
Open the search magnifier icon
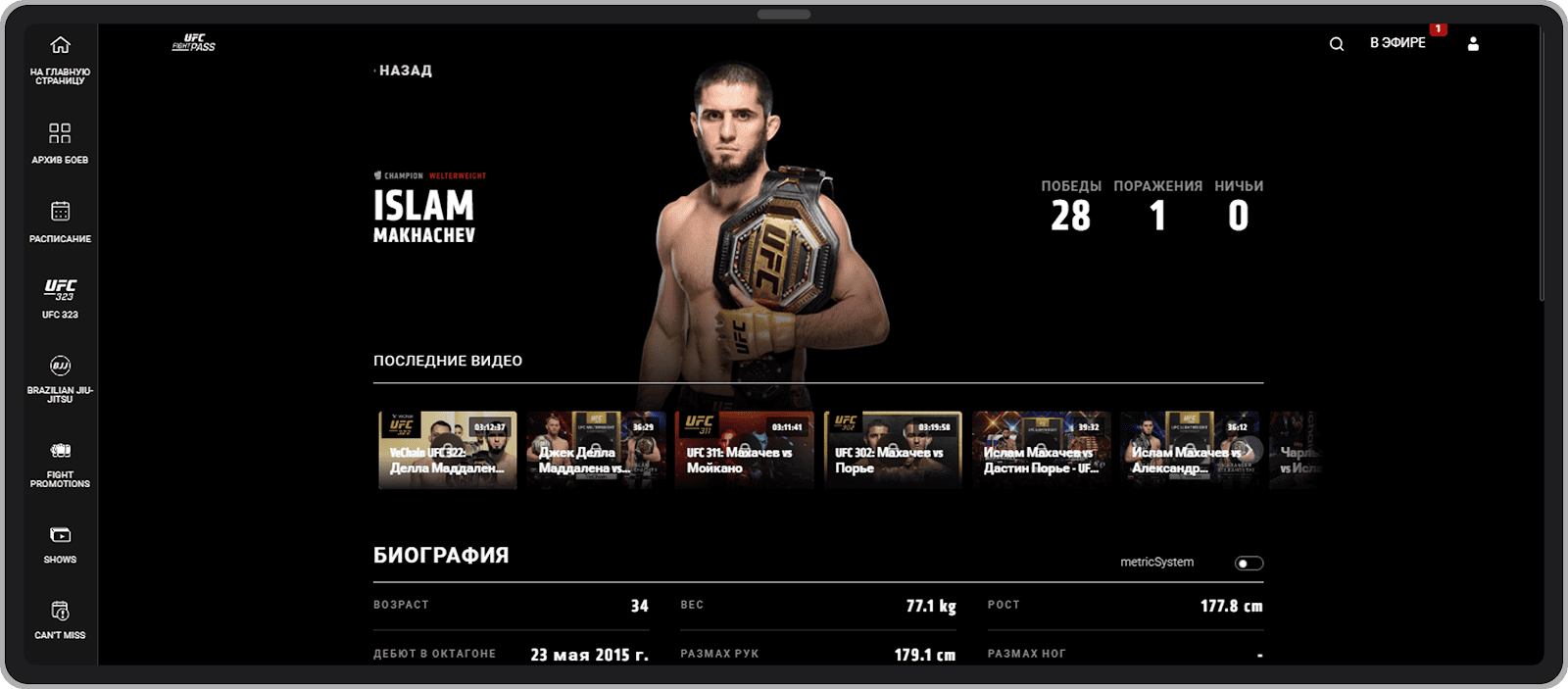point(1336,44)
